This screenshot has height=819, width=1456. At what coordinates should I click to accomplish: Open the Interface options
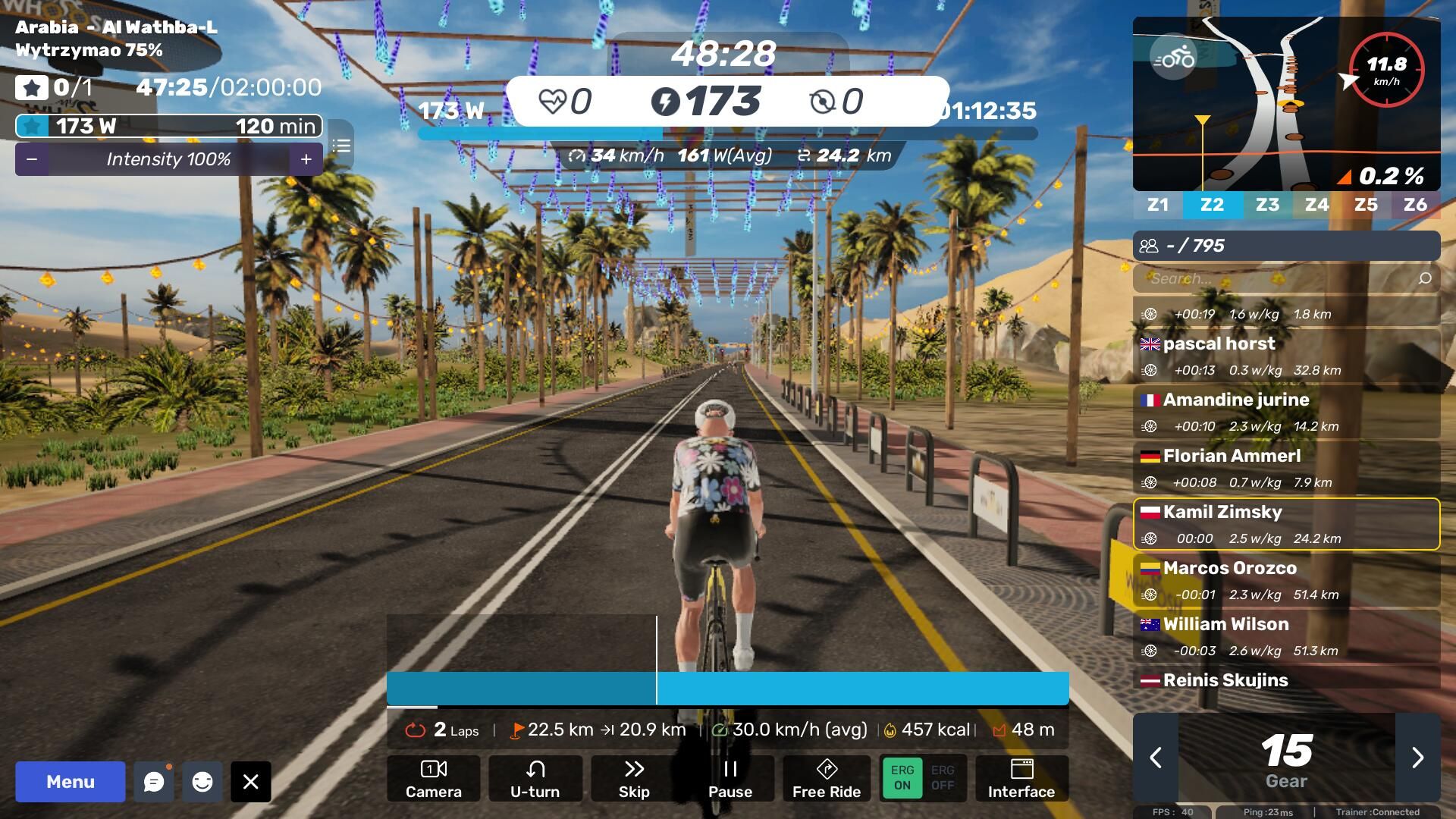point(1021,779)
